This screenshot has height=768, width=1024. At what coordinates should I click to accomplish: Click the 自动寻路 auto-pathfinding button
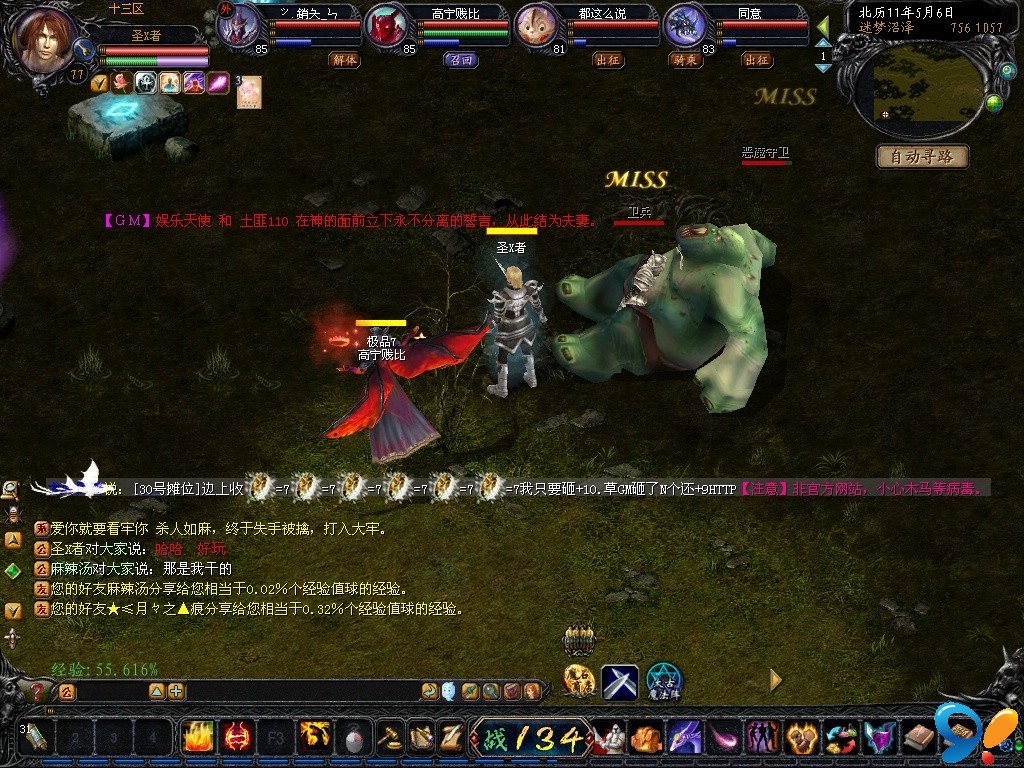[922, 156]
